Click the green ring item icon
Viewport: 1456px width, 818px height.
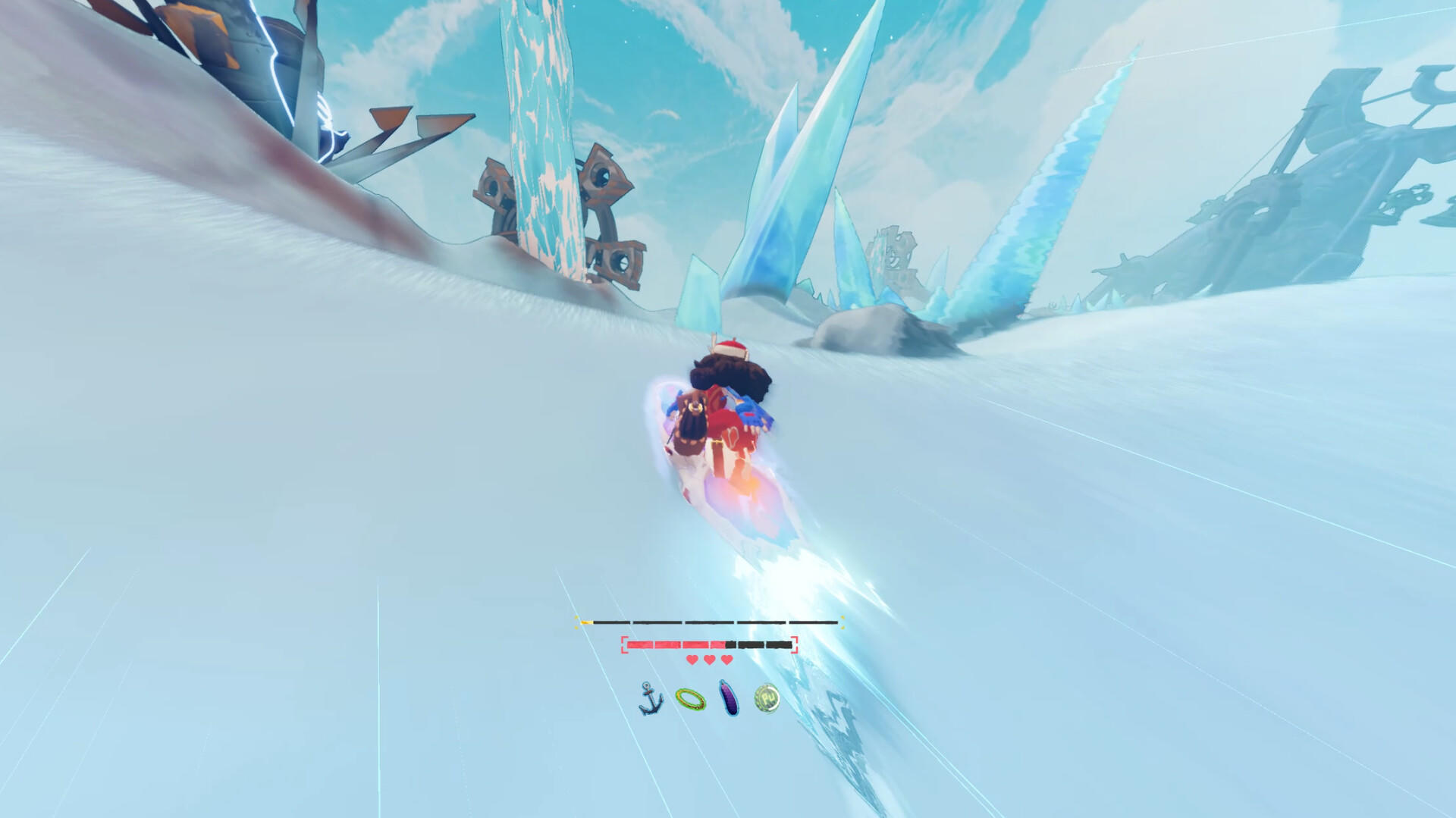point(690,700)
